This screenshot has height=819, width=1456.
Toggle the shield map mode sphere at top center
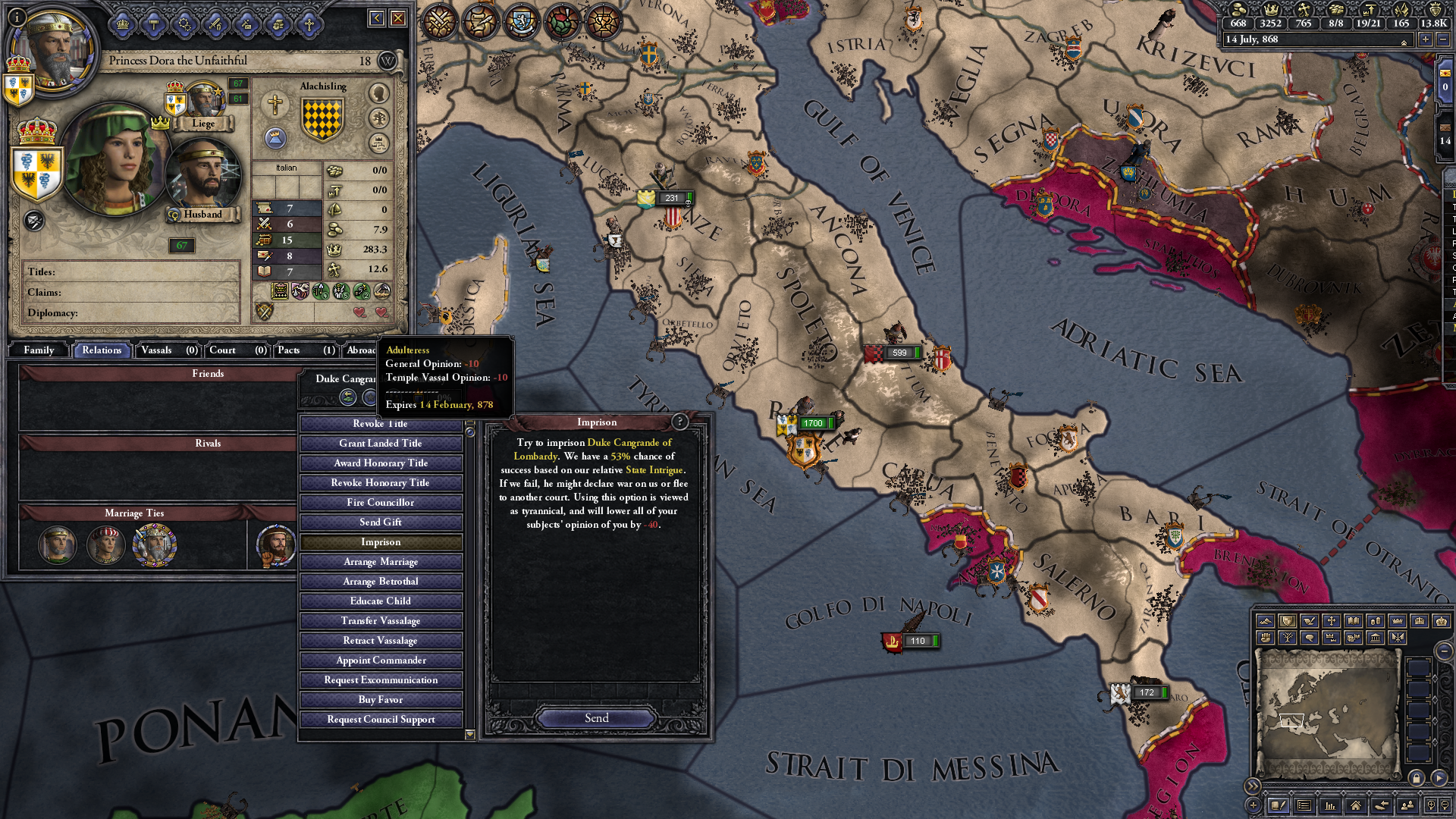pyautogui.click(x=523, y=21)
